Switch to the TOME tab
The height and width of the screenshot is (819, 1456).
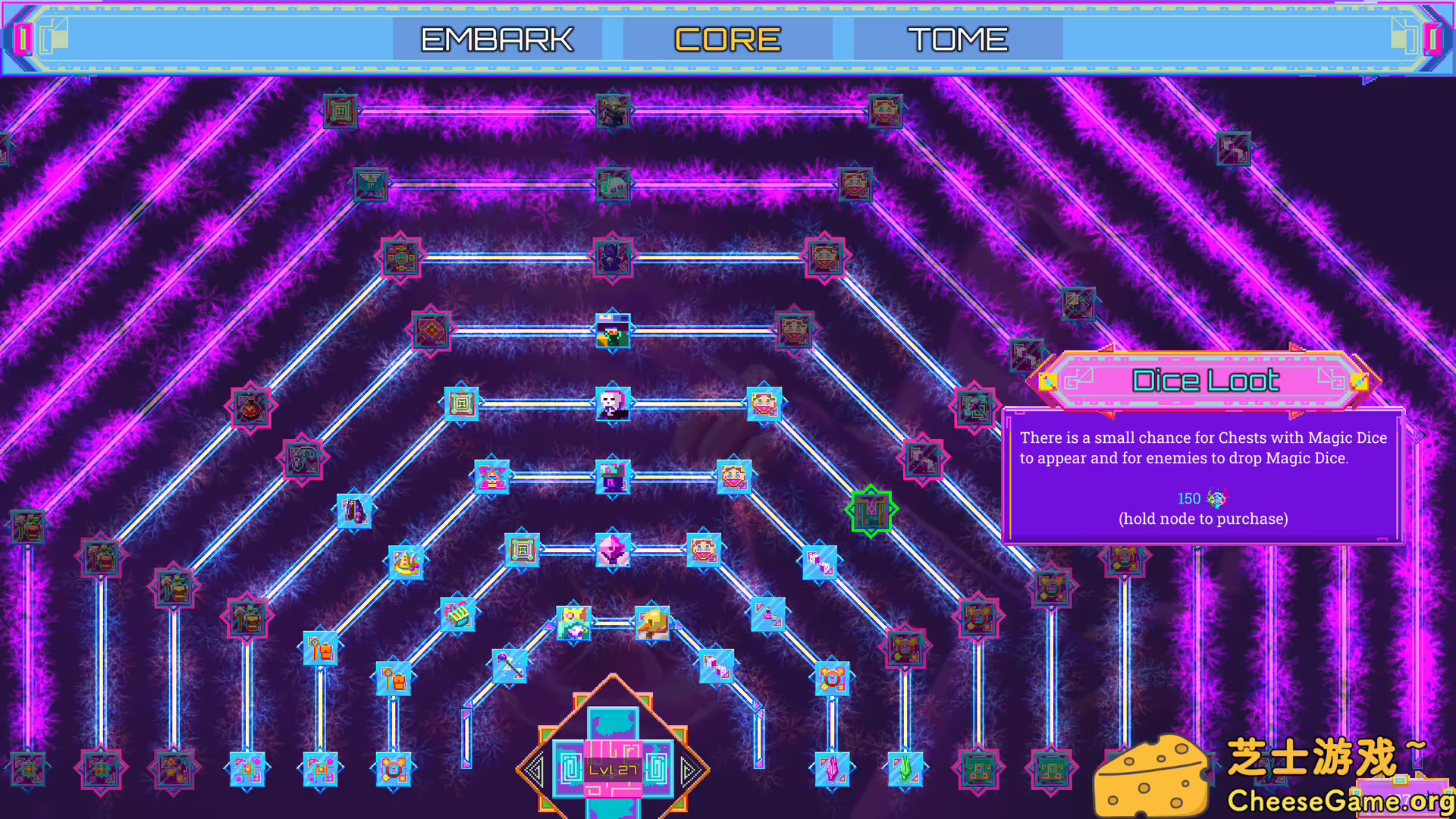(958, 38)
